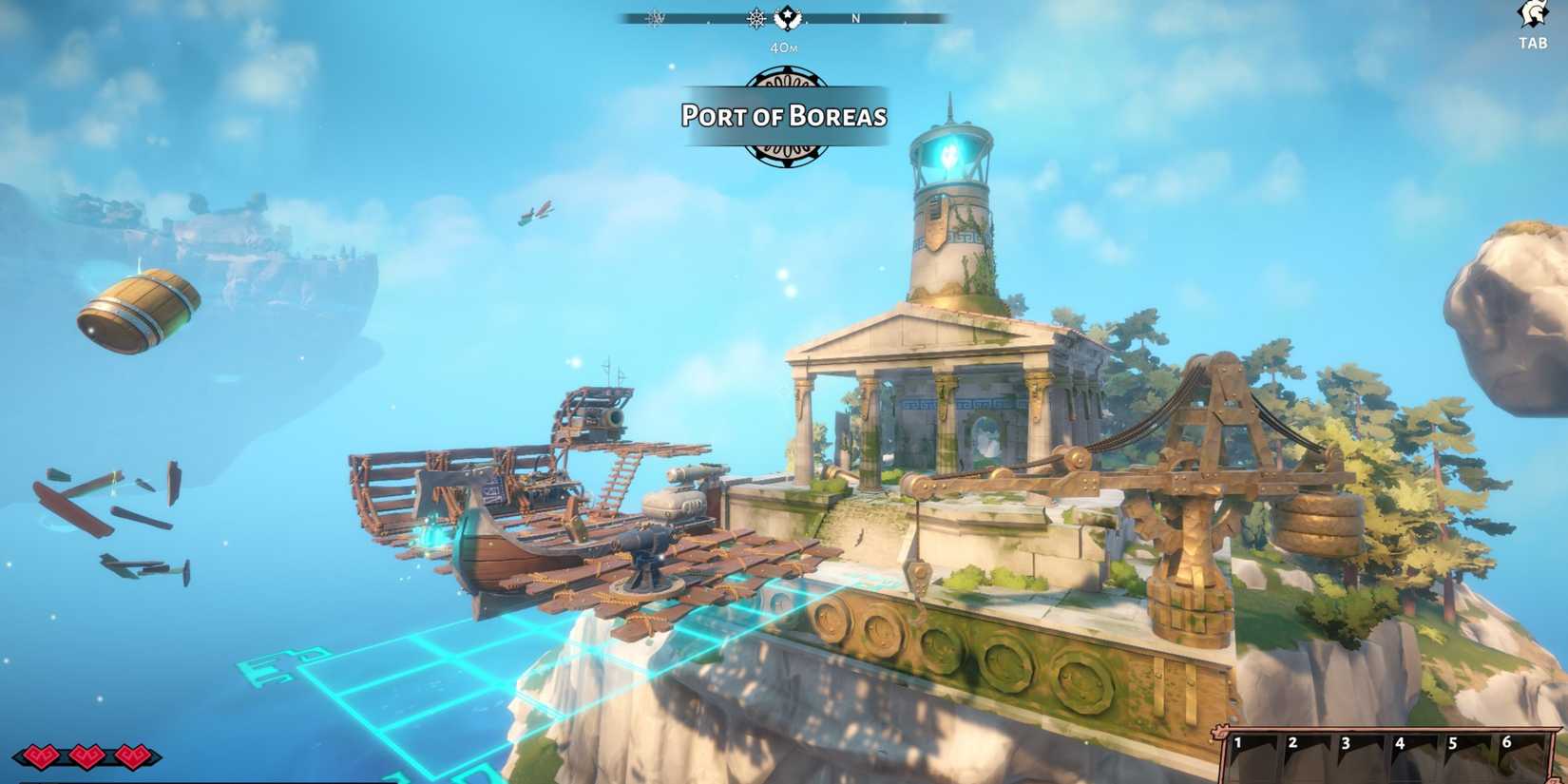Click the claw emblem on the hotbar corner

pos(1219,730)
